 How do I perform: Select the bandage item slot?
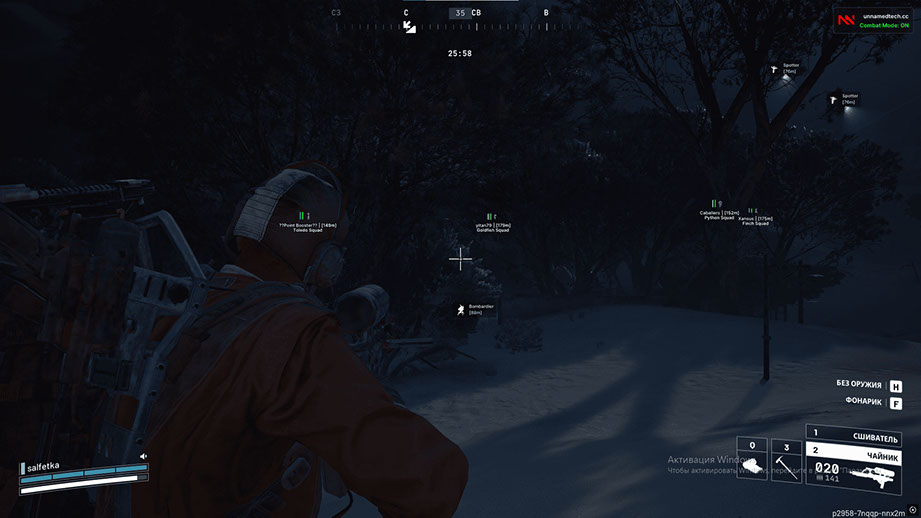tap(751, 461)
